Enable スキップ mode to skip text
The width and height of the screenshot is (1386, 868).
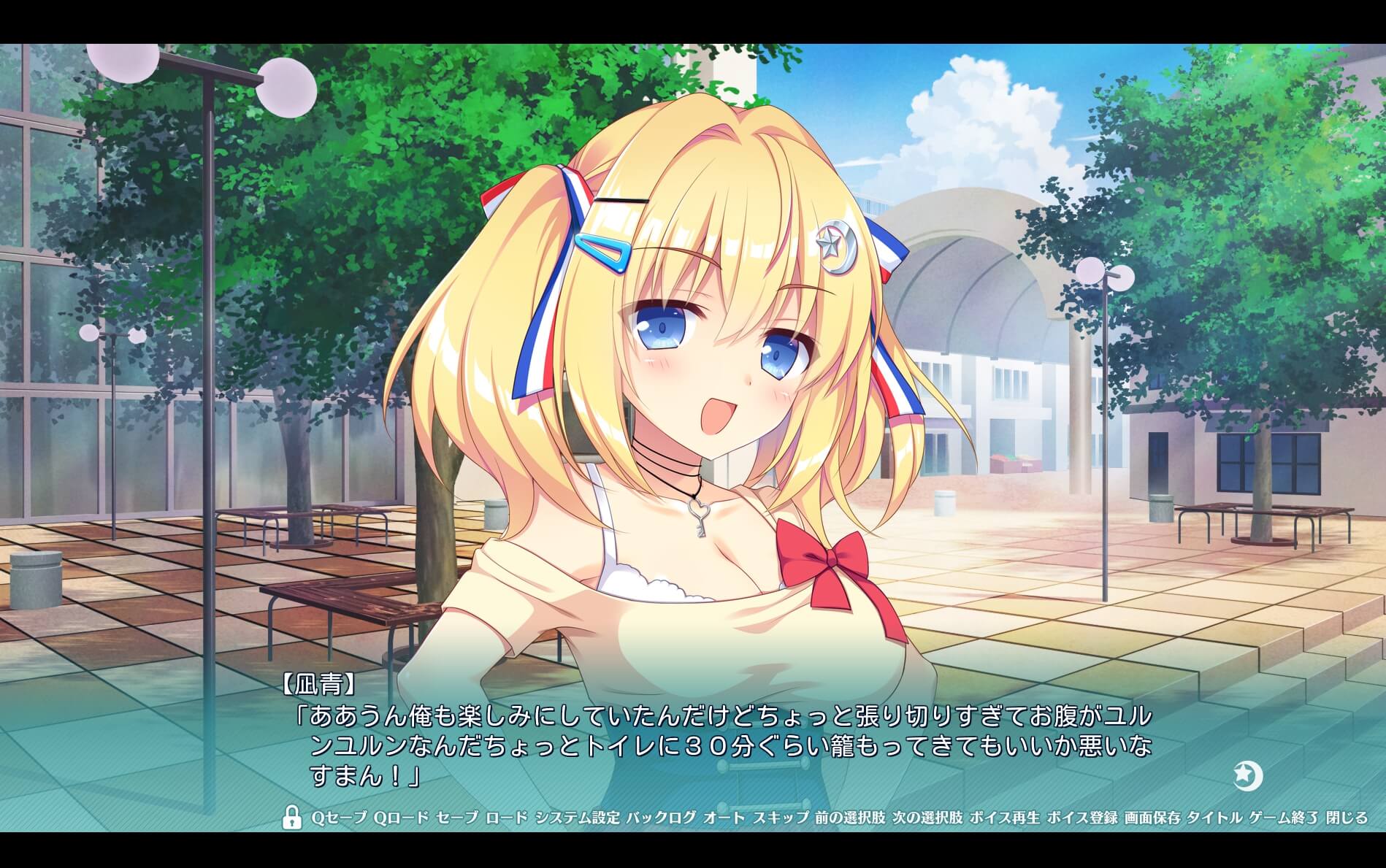tap(780, 818)
